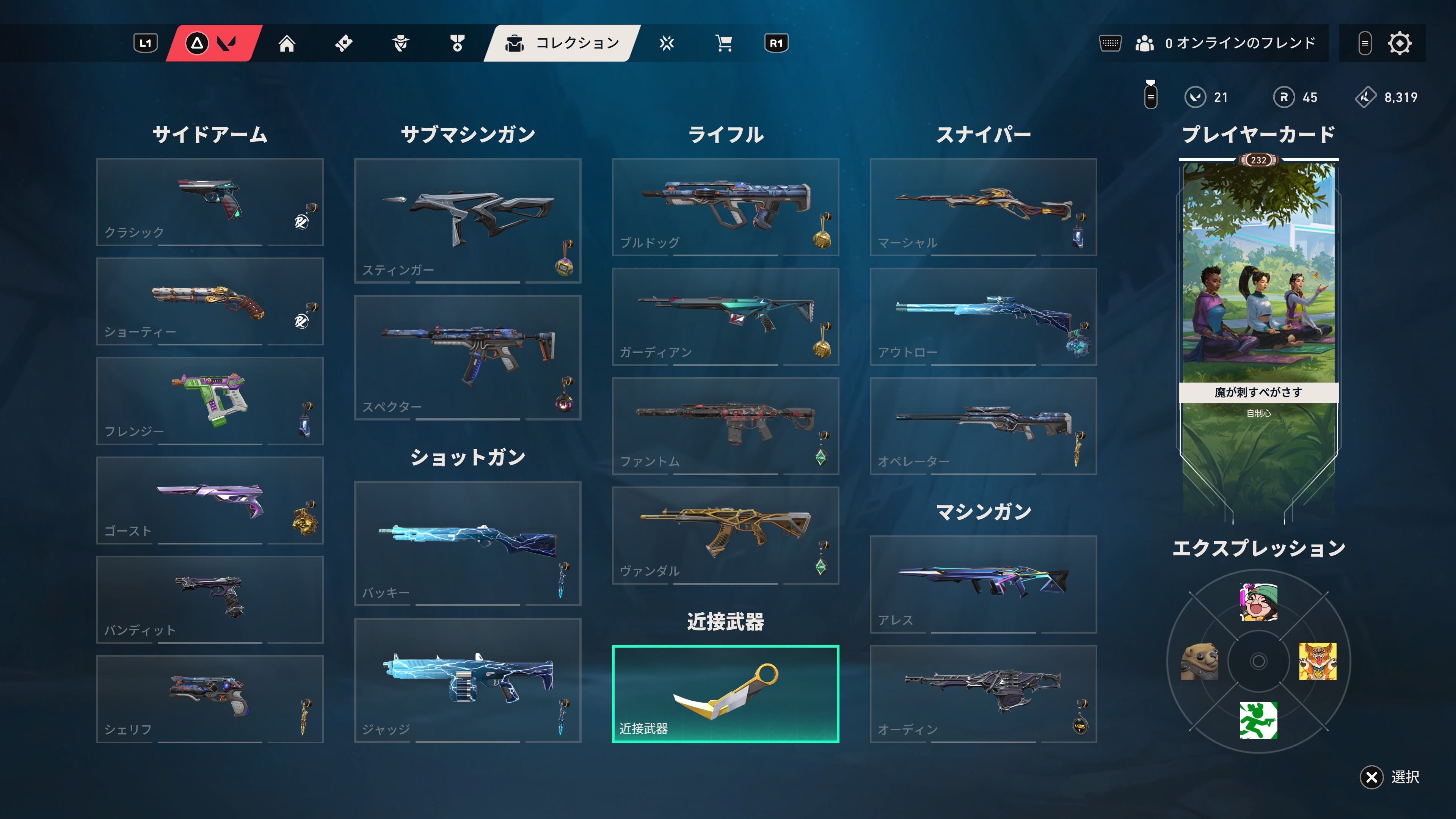
Task: Open the Vandal (ヴァンダル) rifle slot
Action: click(x=725, y=535)
